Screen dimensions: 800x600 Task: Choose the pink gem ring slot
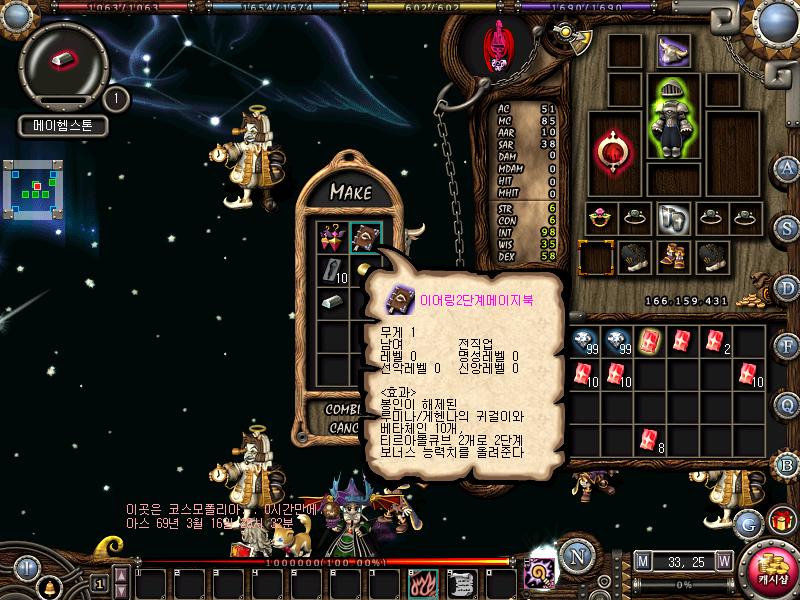click(601, 216)
